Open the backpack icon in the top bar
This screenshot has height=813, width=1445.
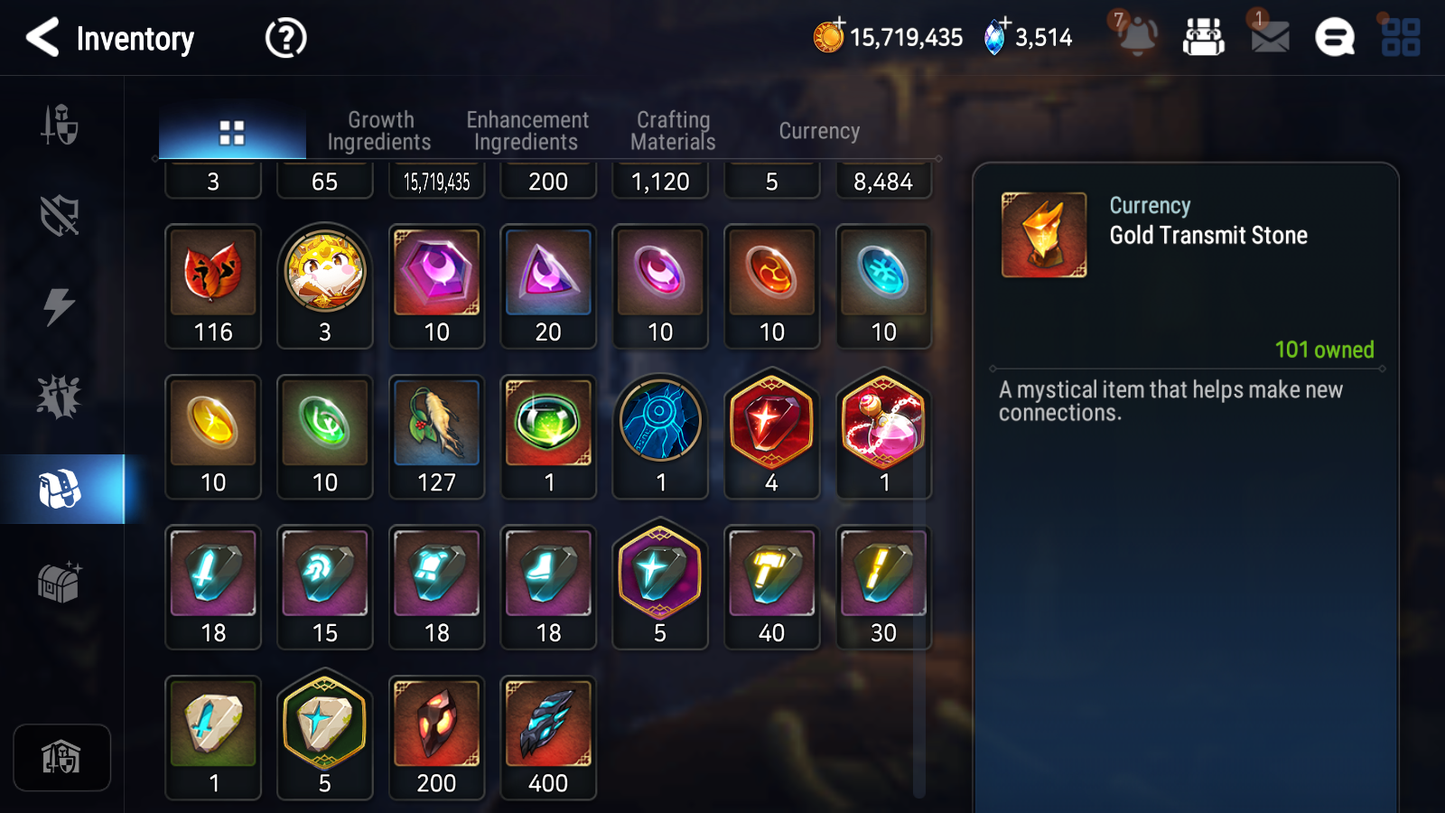click(1202, 37)
